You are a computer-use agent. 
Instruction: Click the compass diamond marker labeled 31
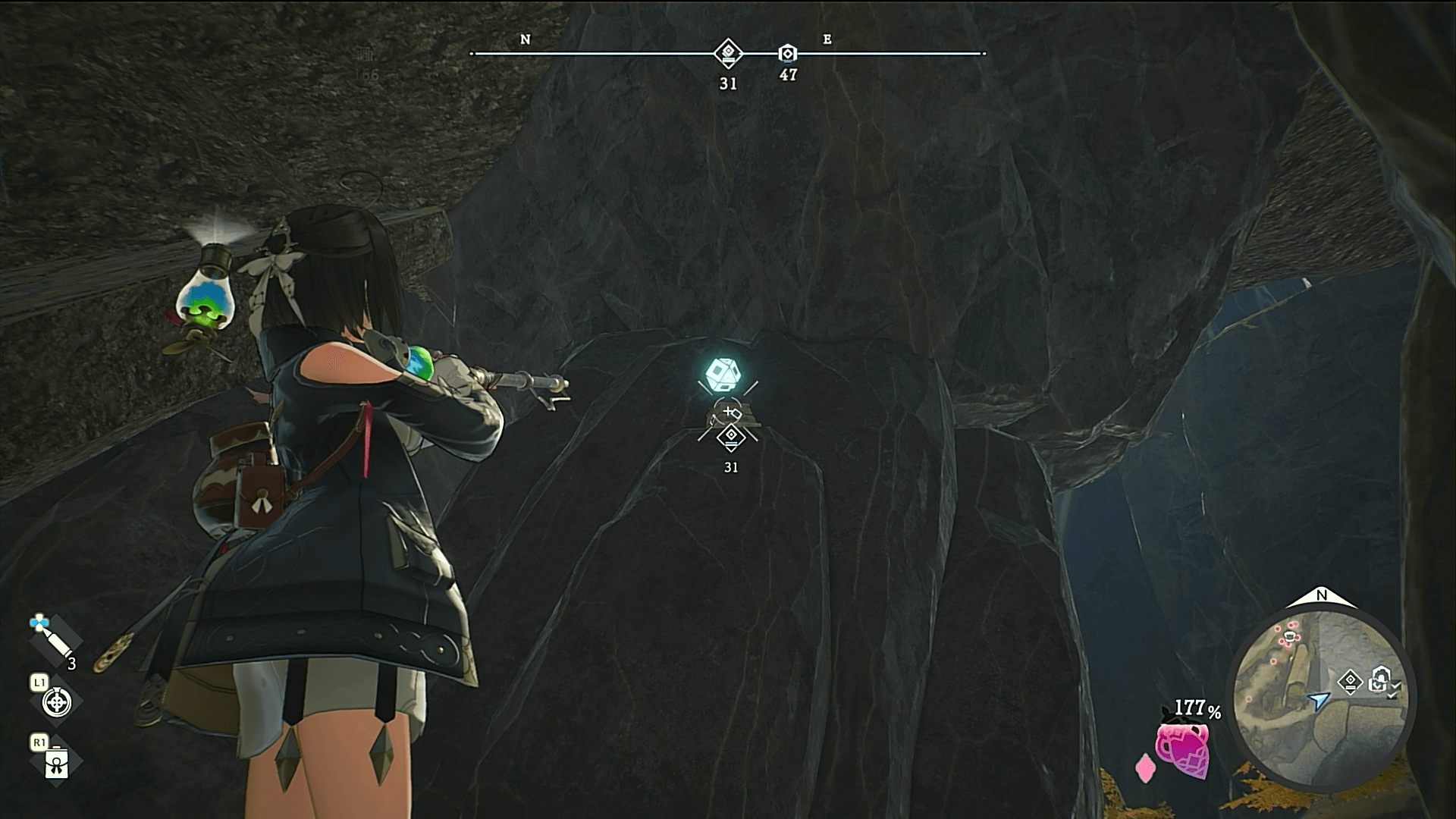[728, 53]
